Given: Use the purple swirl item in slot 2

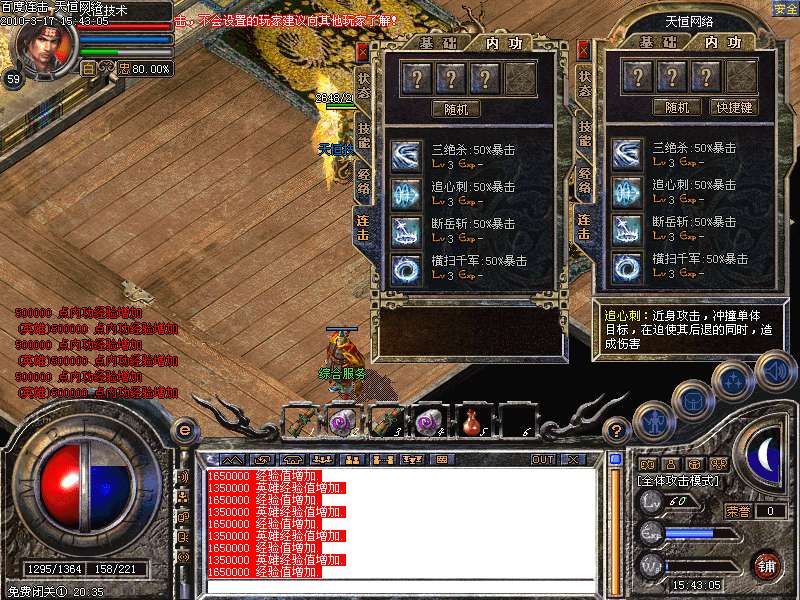Looking at the screenshot, I should point(341,420).
